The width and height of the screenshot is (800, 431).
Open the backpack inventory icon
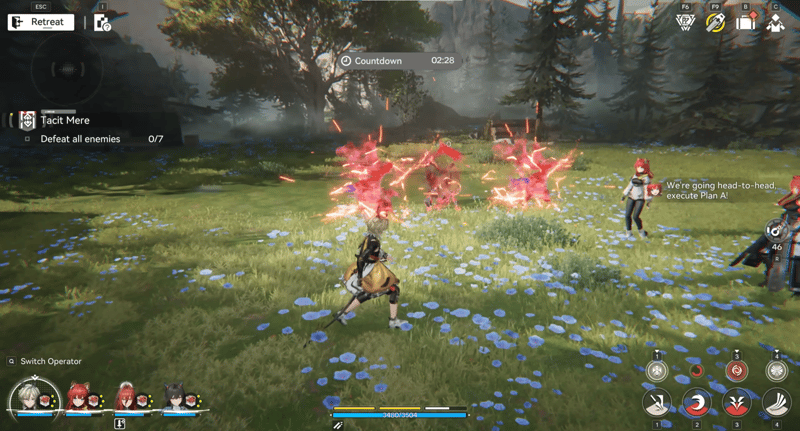(x=745, y=23)
